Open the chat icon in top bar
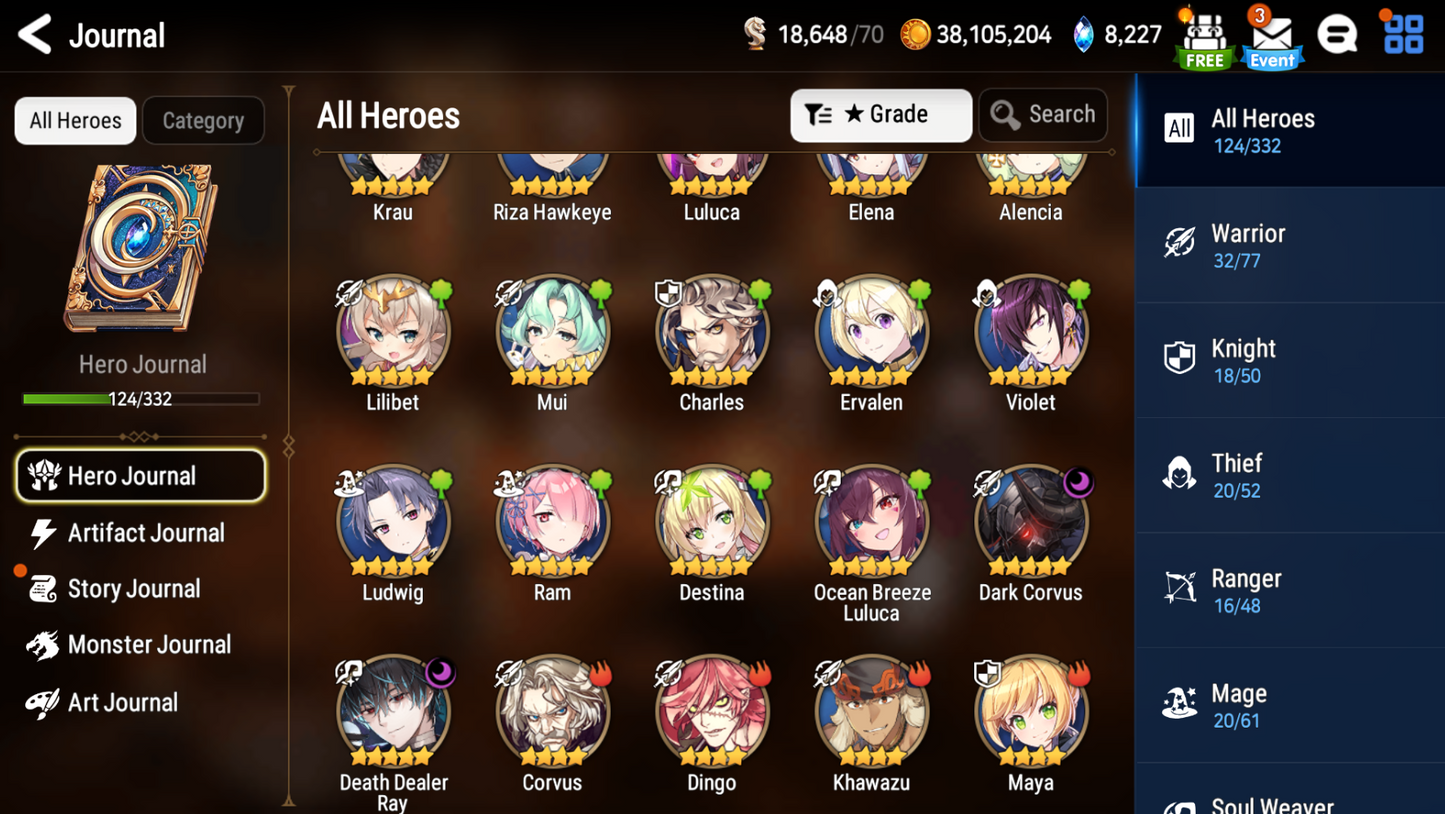 [1338, 33]
